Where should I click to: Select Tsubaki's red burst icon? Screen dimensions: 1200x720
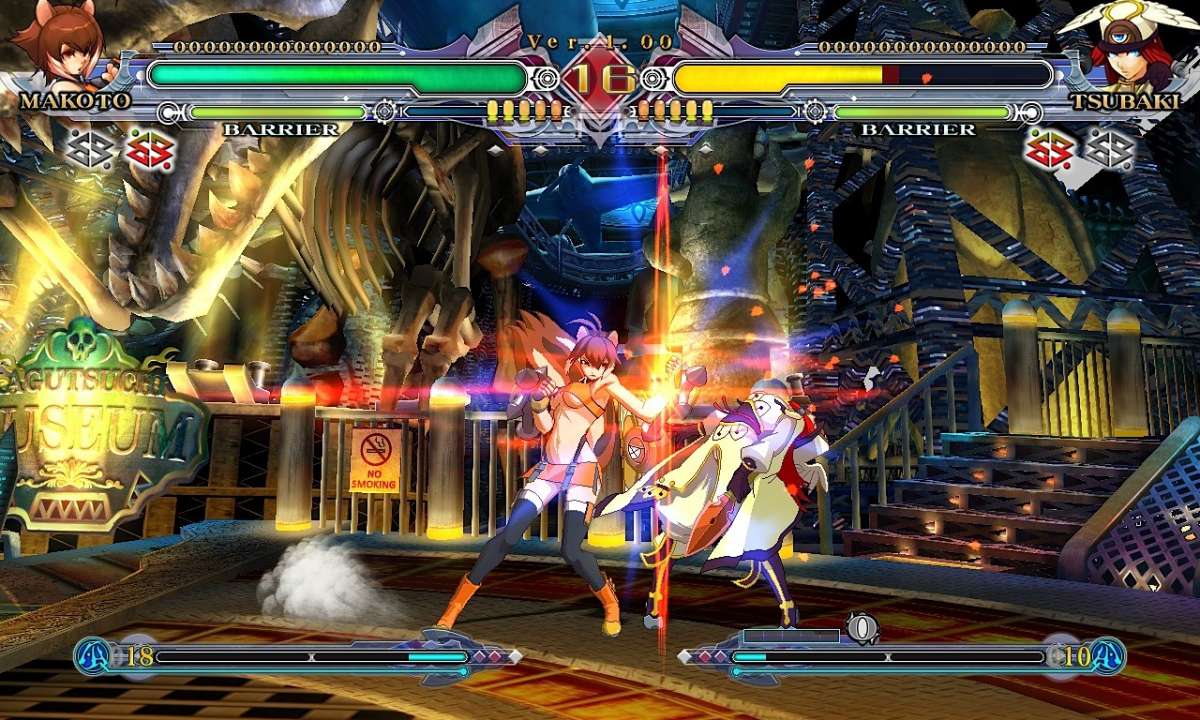(x=1048, y=150)
